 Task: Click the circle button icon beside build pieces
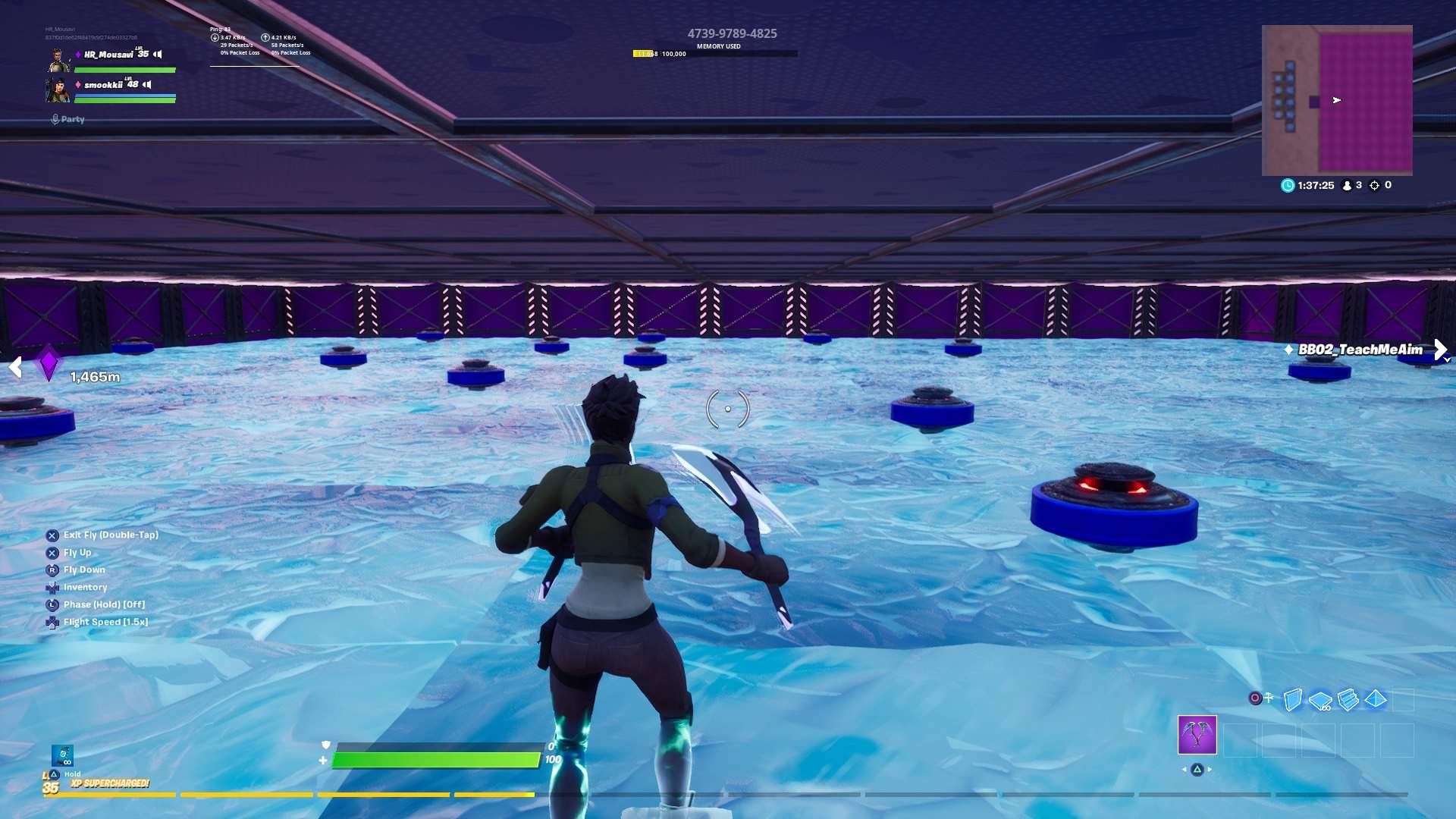(x=1255, y=697)
